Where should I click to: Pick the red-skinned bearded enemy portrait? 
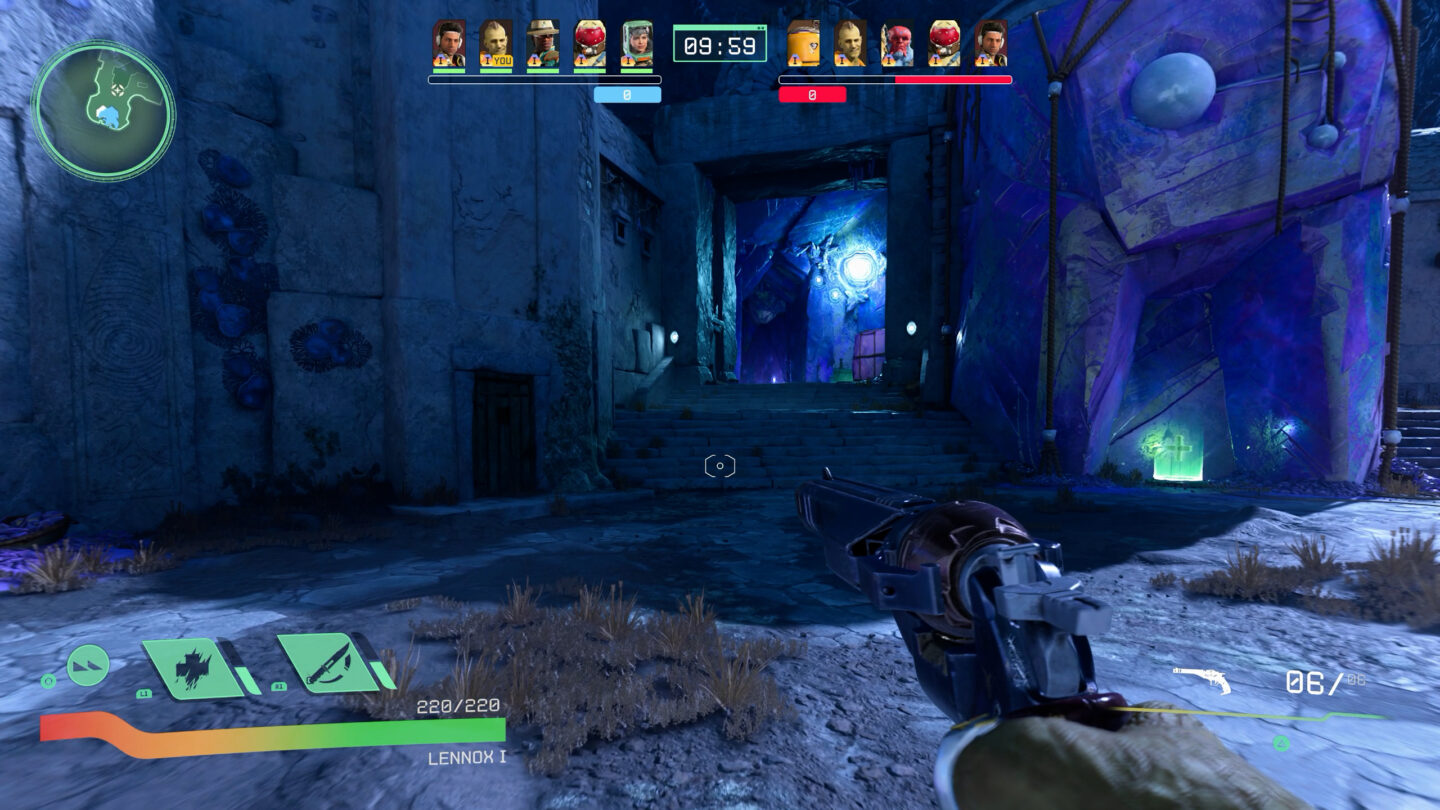click(897, 43)
